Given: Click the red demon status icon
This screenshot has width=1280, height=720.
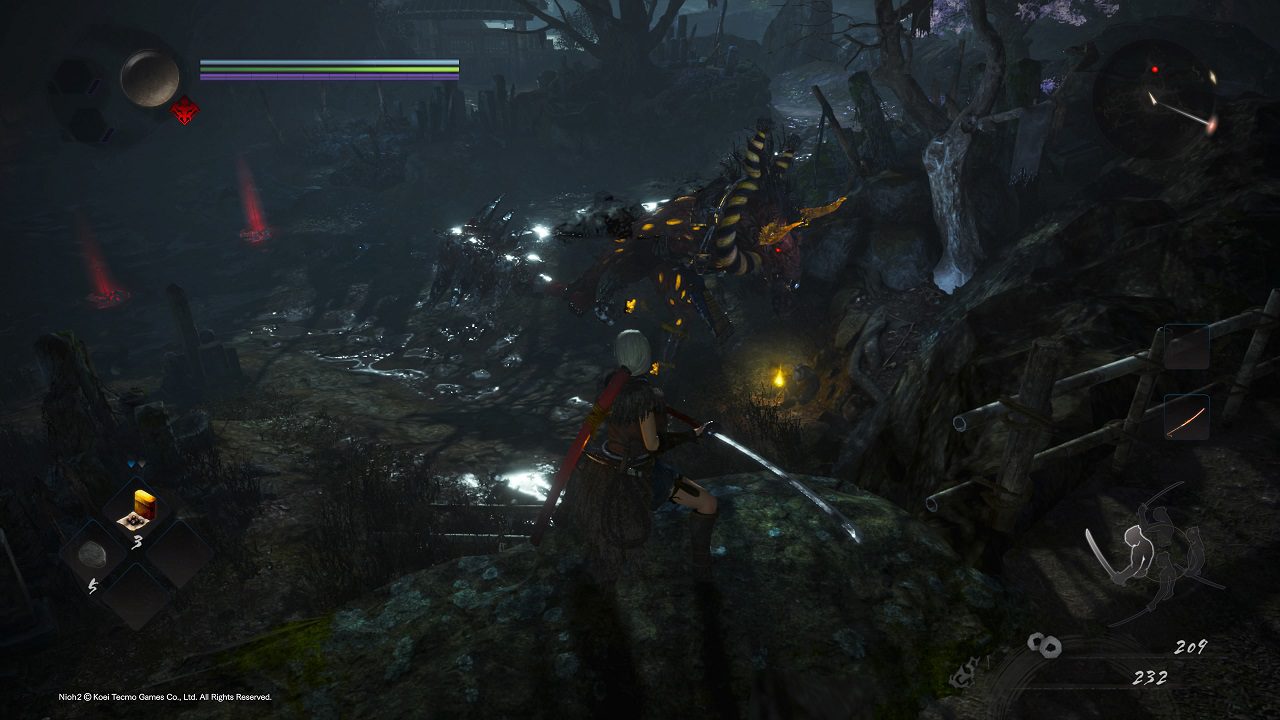Looking at the screenshot, I should tap(184, 110).
